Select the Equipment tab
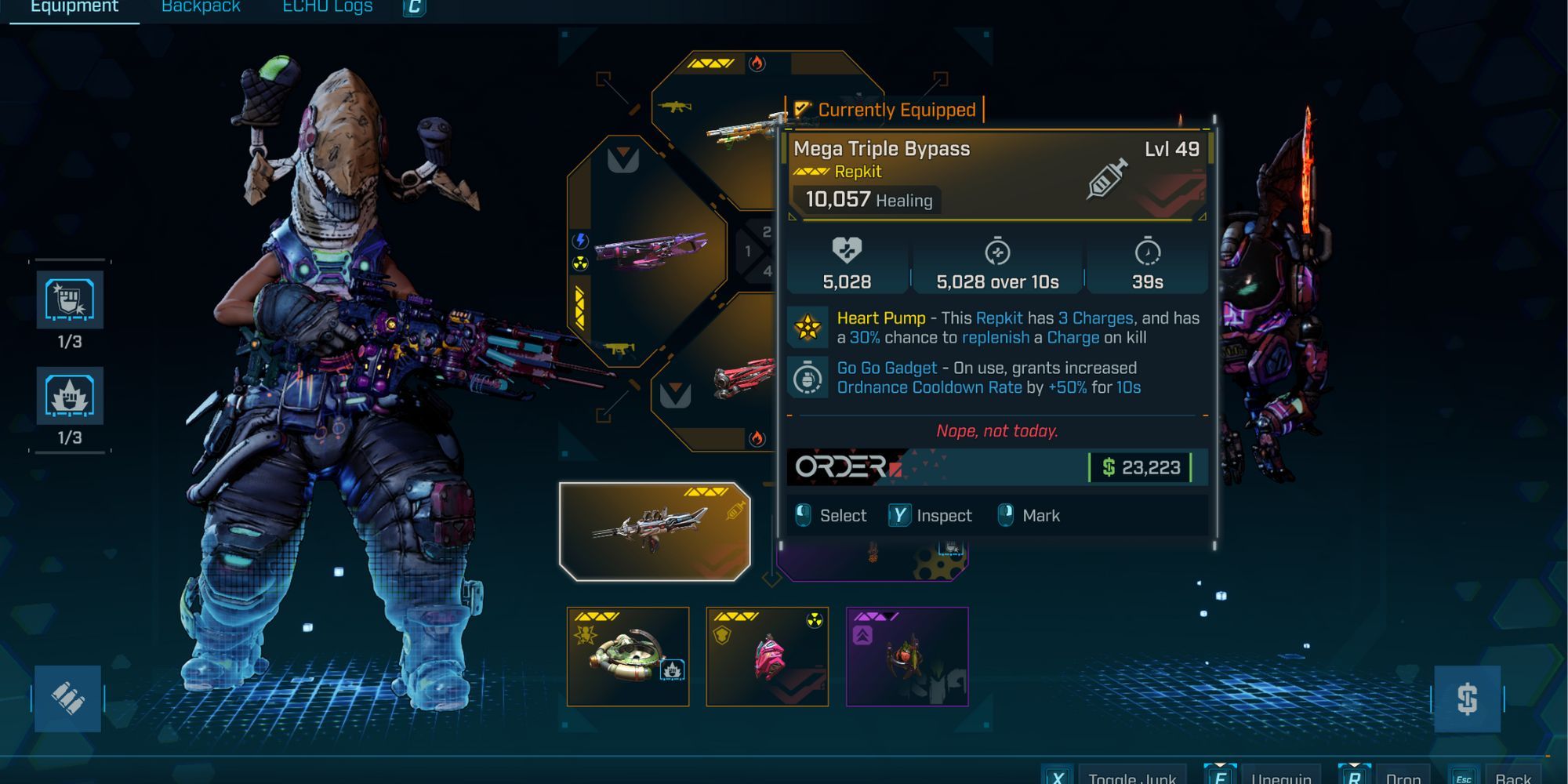1568x784 pixels. [x=74, y=7]
